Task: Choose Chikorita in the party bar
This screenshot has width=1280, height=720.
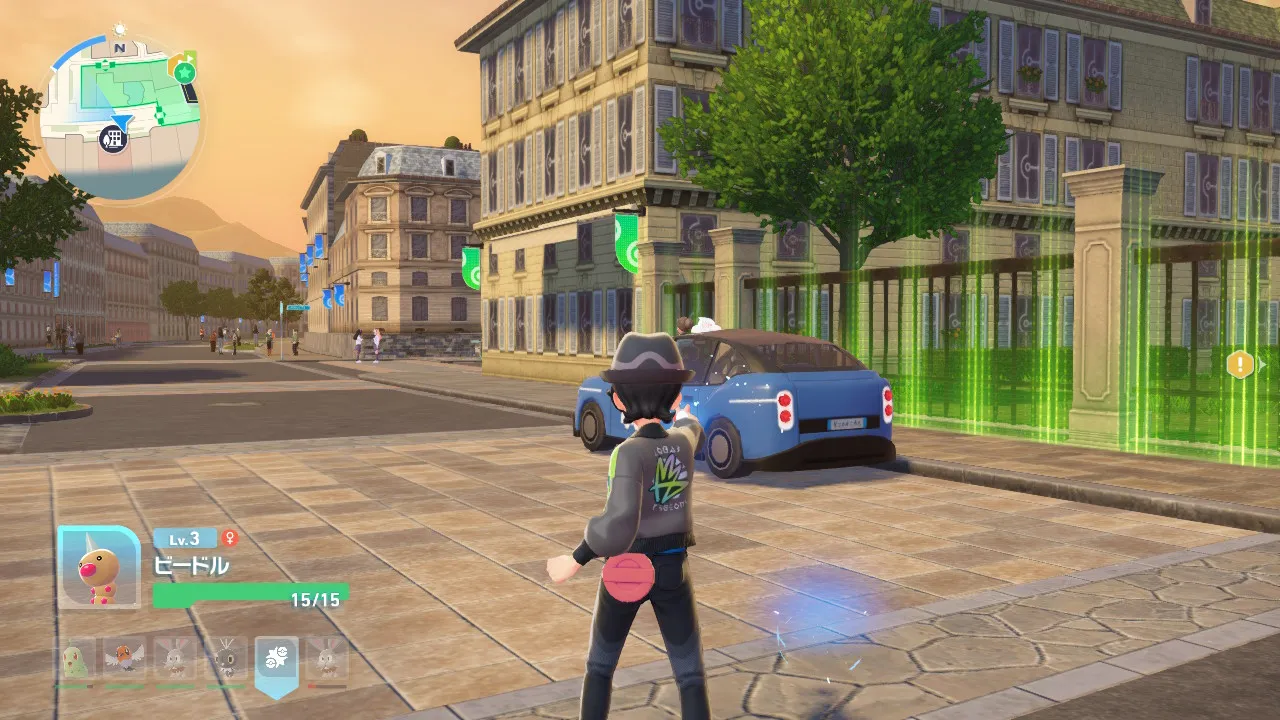Action: tap(75, 660)
